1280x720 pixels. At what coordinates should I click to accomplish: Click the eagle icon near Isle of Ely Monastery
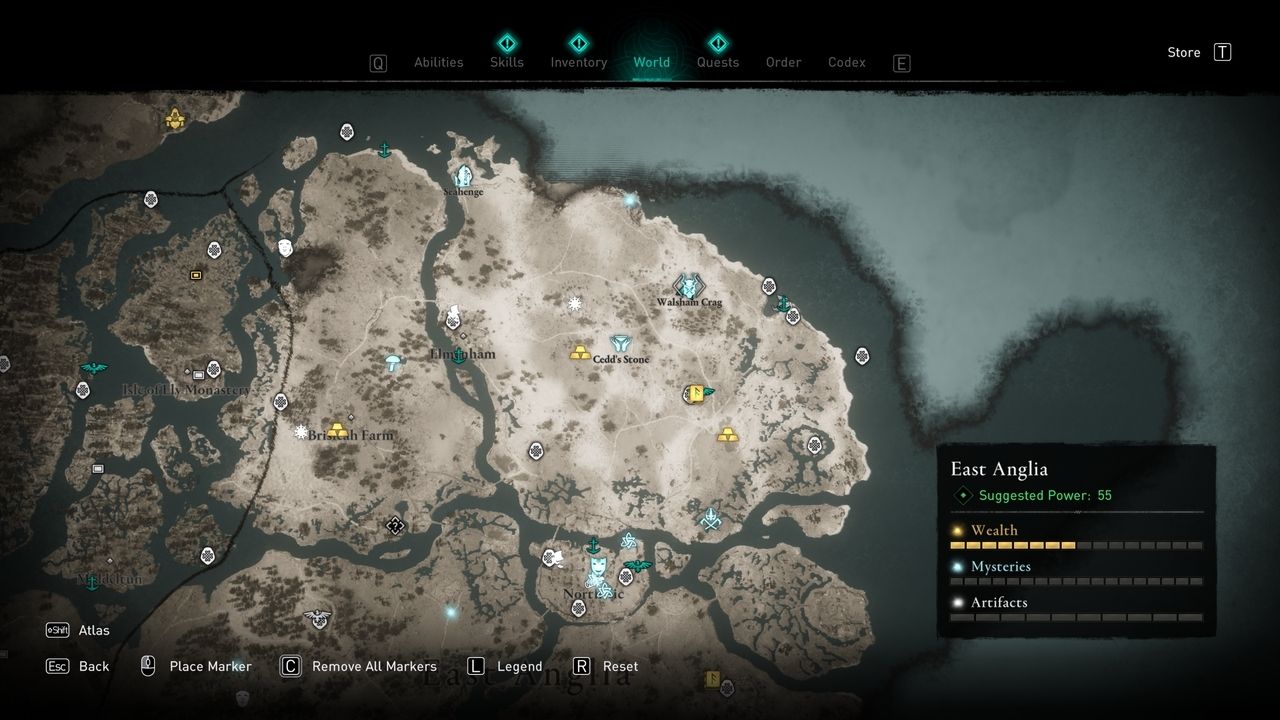93,367
